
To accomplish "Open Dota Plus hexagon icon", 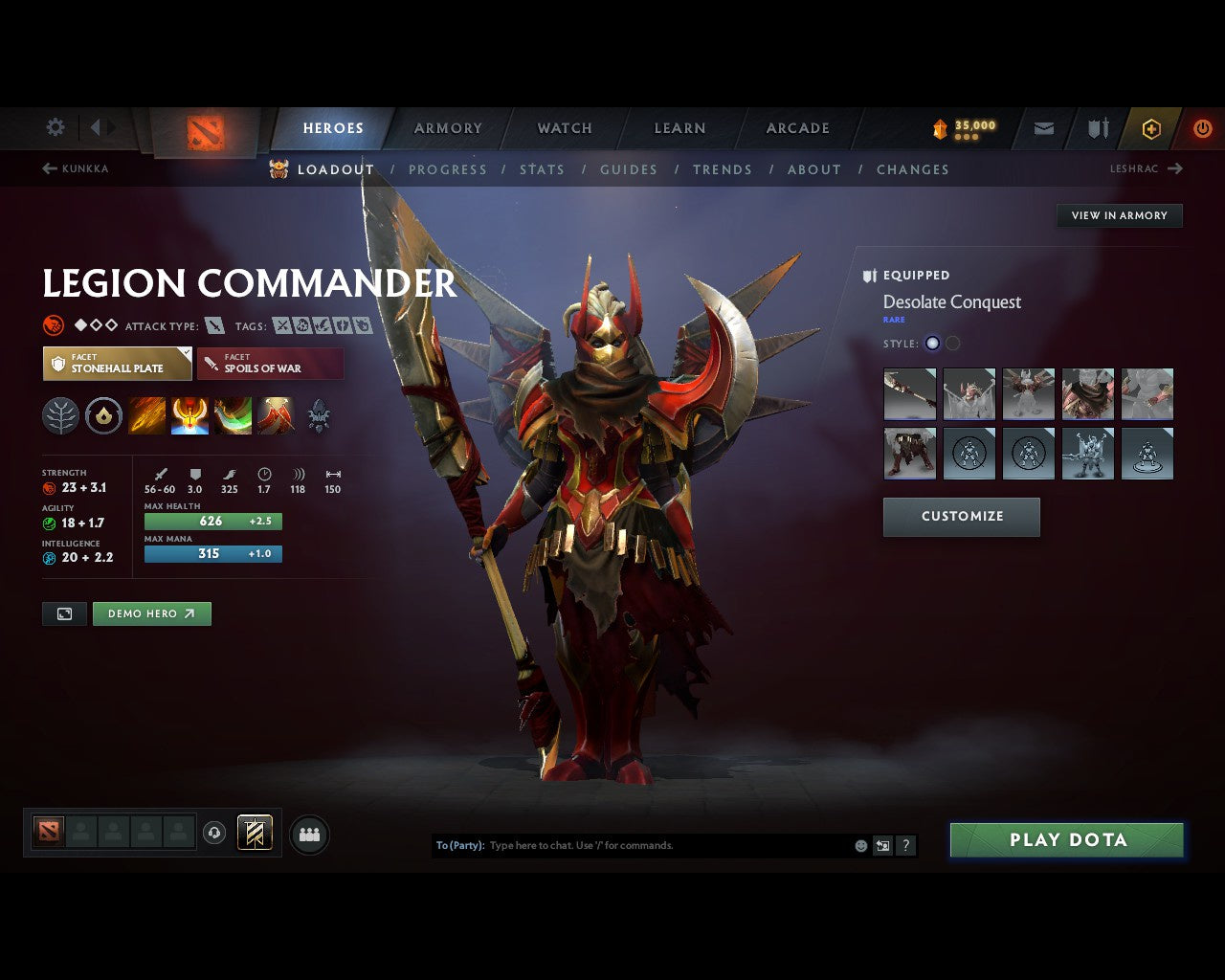I will click(1150, 127).
